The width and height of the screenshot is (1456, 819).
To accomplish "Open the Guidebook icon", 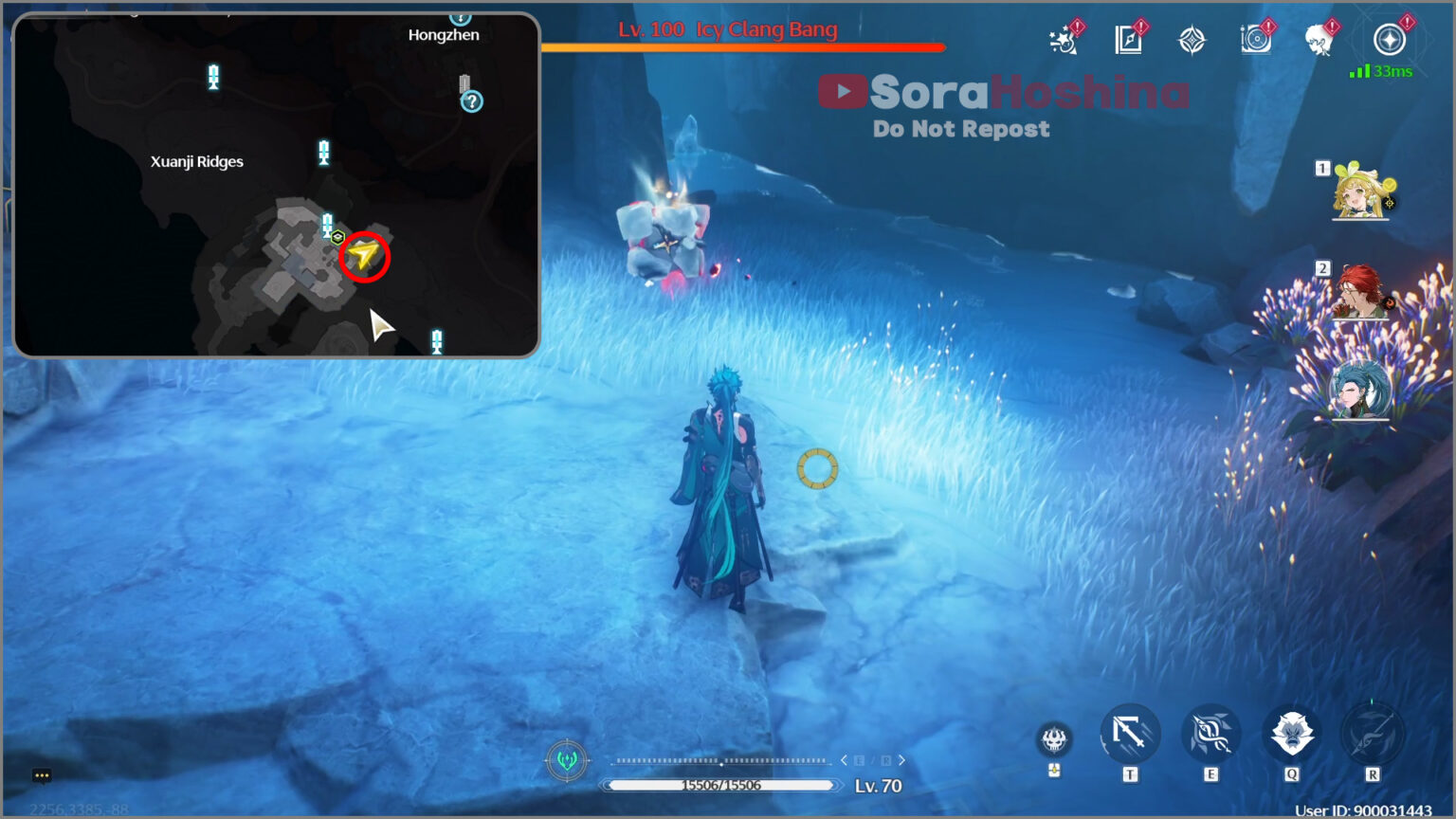I will [x=1128, y=40].
